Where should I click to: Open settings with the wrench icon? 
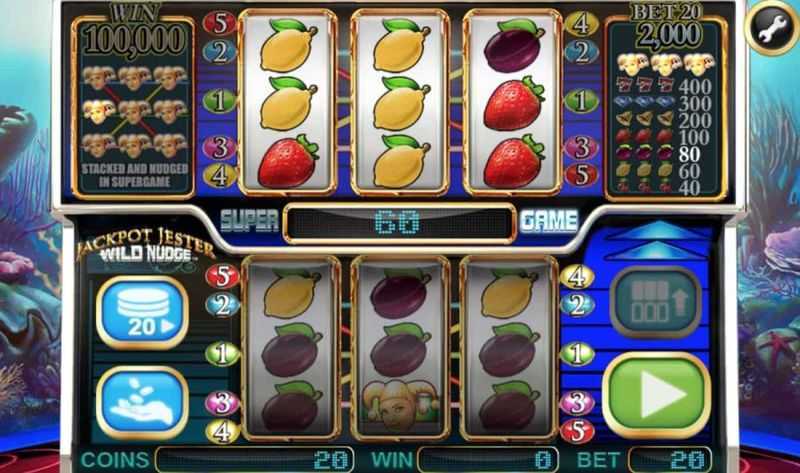click(770, 29)
